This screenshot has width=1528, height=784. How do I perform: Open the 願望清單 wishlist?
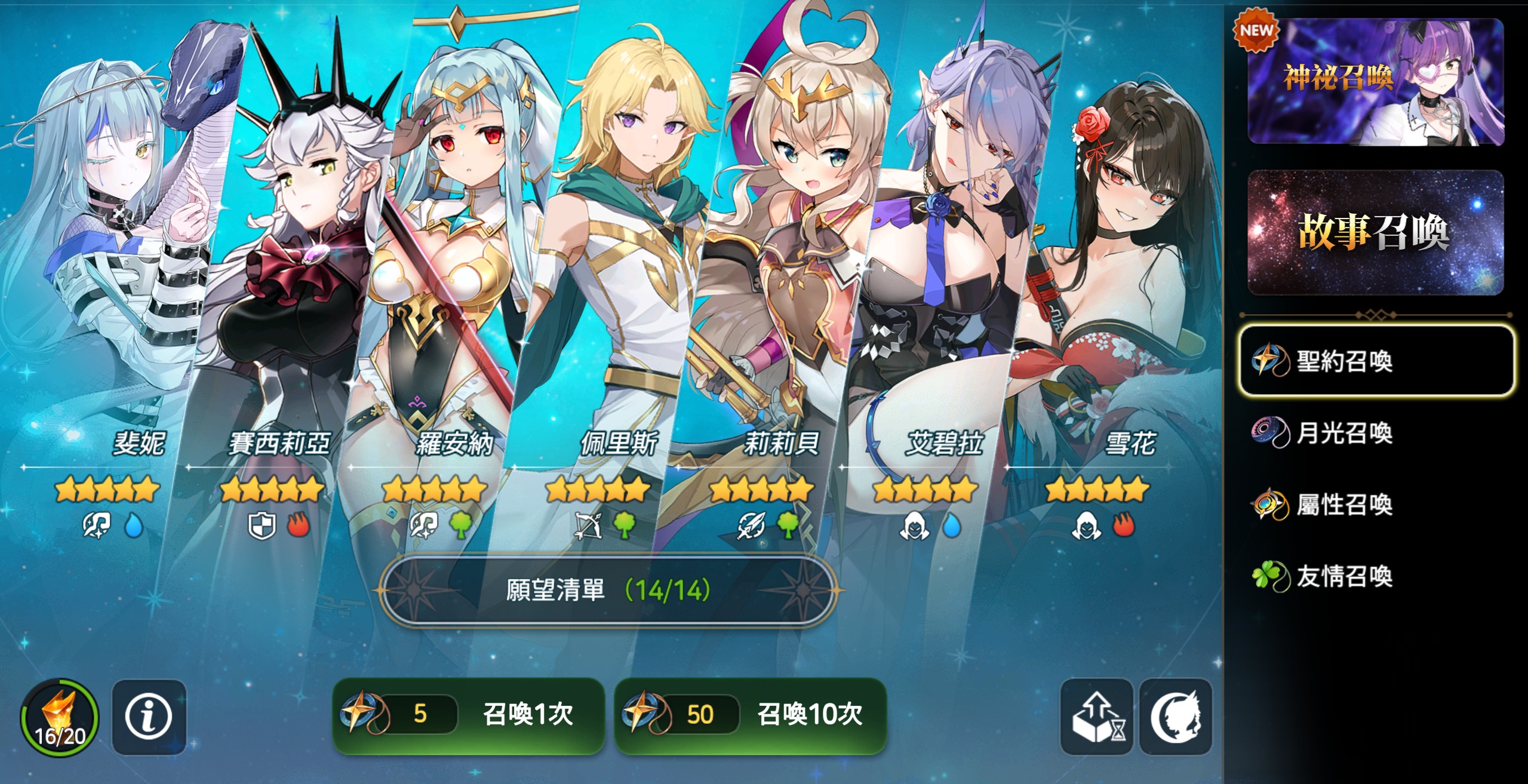click(607, 591)
